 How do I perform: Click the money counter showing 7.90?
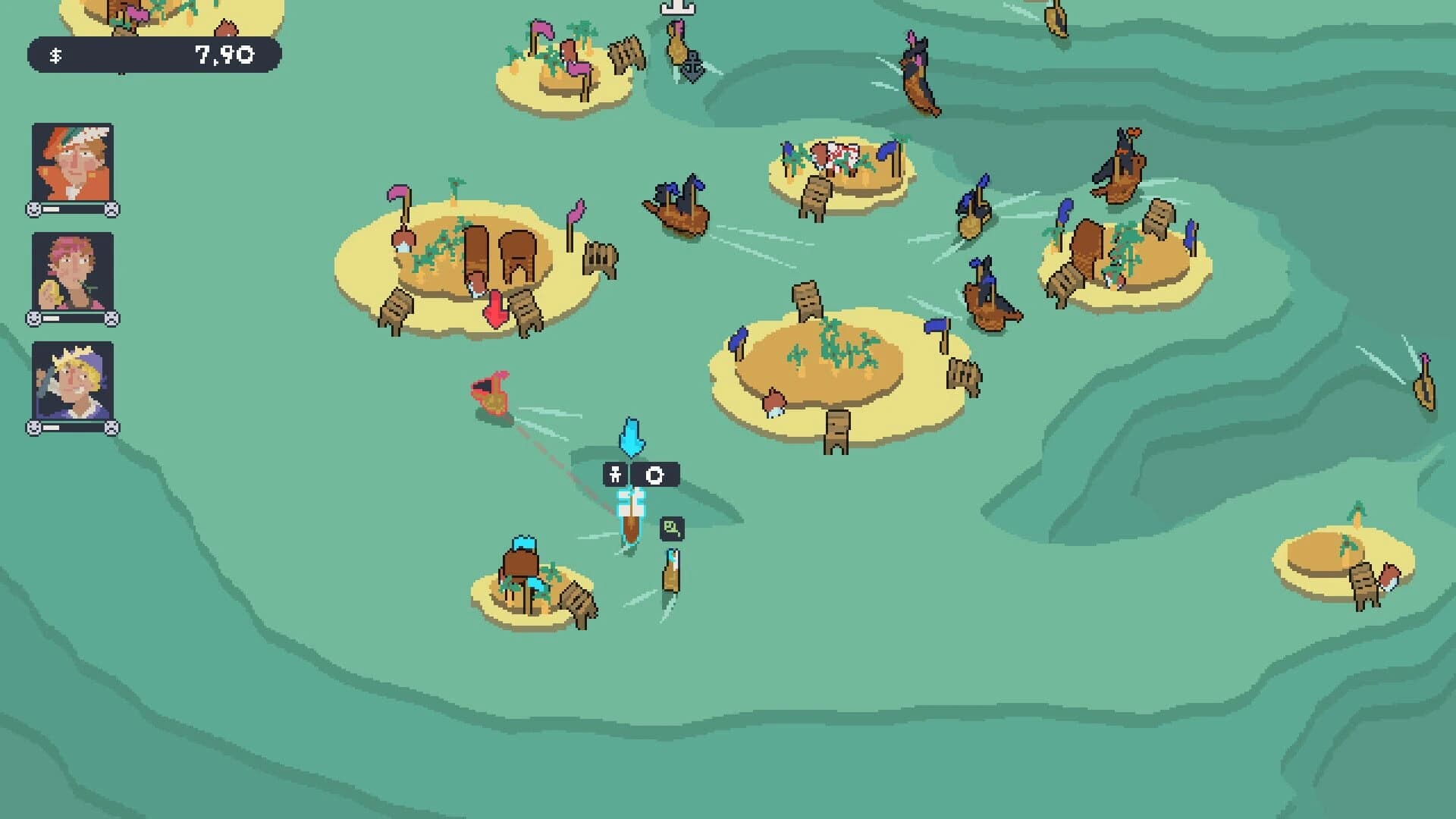(221, 54)
